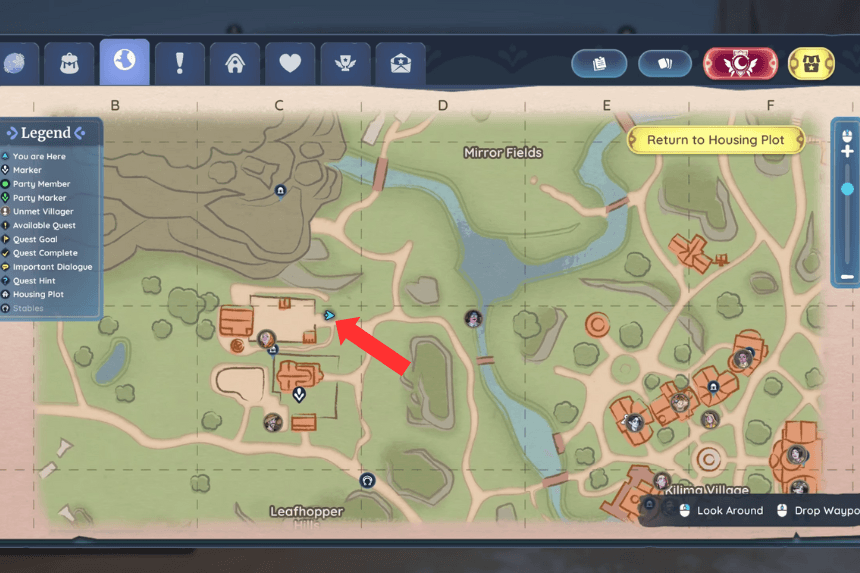Select the stables horseshoe marker near Leafhopper Hills
This screenshot has height=573, width=860.
(x=367, y=480)
